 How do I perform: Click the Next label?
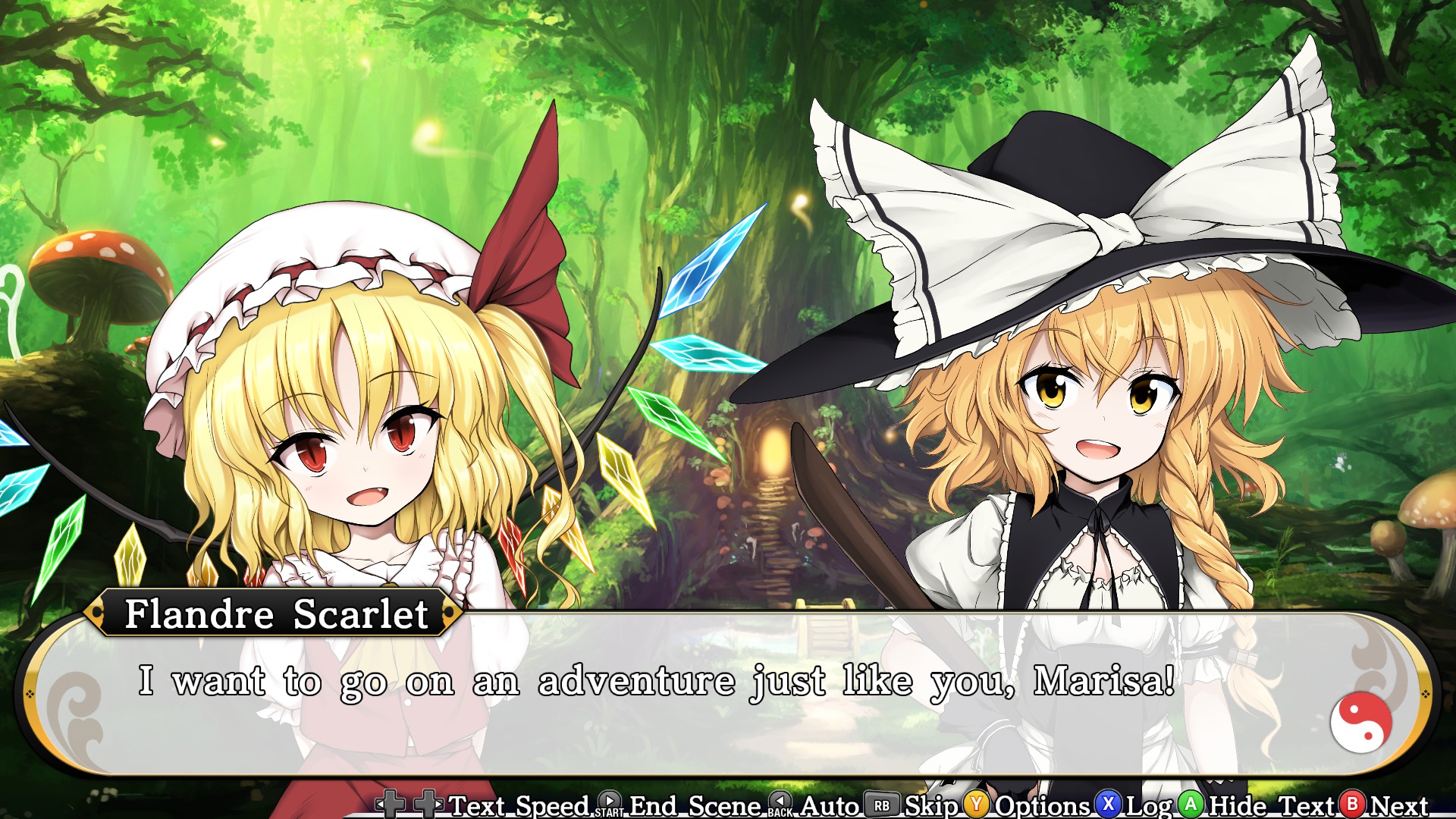click(x=1399, y=805)
